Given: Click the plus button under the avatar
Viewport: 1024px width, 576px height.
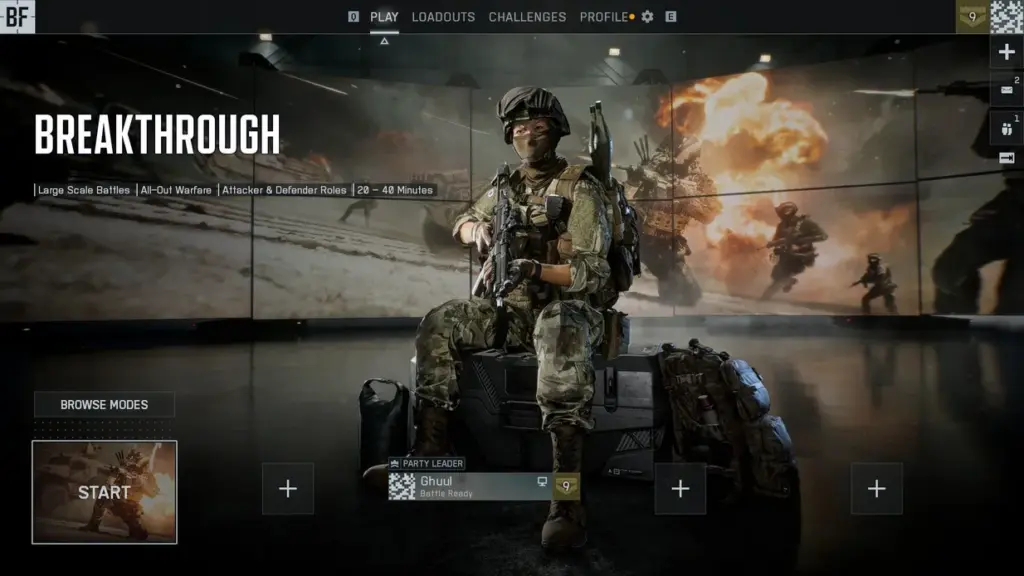Looking at the screenshot, I should [1006, 52].
